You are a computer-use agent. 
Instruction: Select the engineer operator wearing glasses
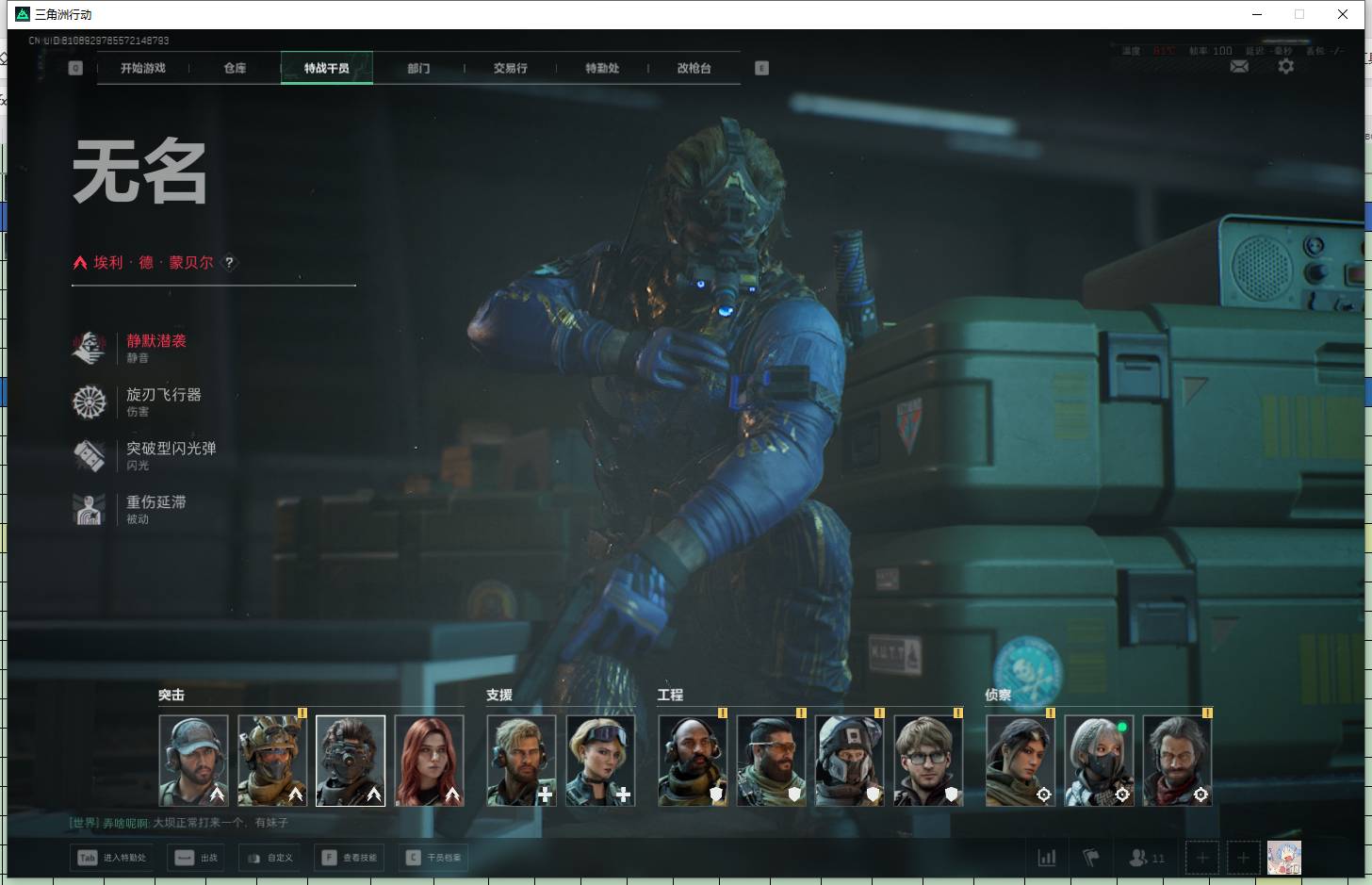[x=928, y=761]
